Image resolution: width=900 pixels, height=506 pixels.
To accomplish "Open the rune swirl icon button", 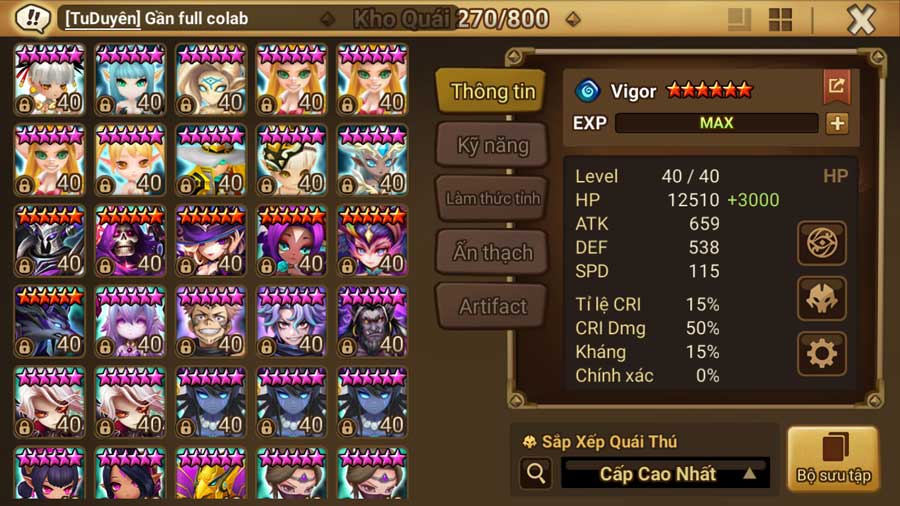I will [822, 243].
